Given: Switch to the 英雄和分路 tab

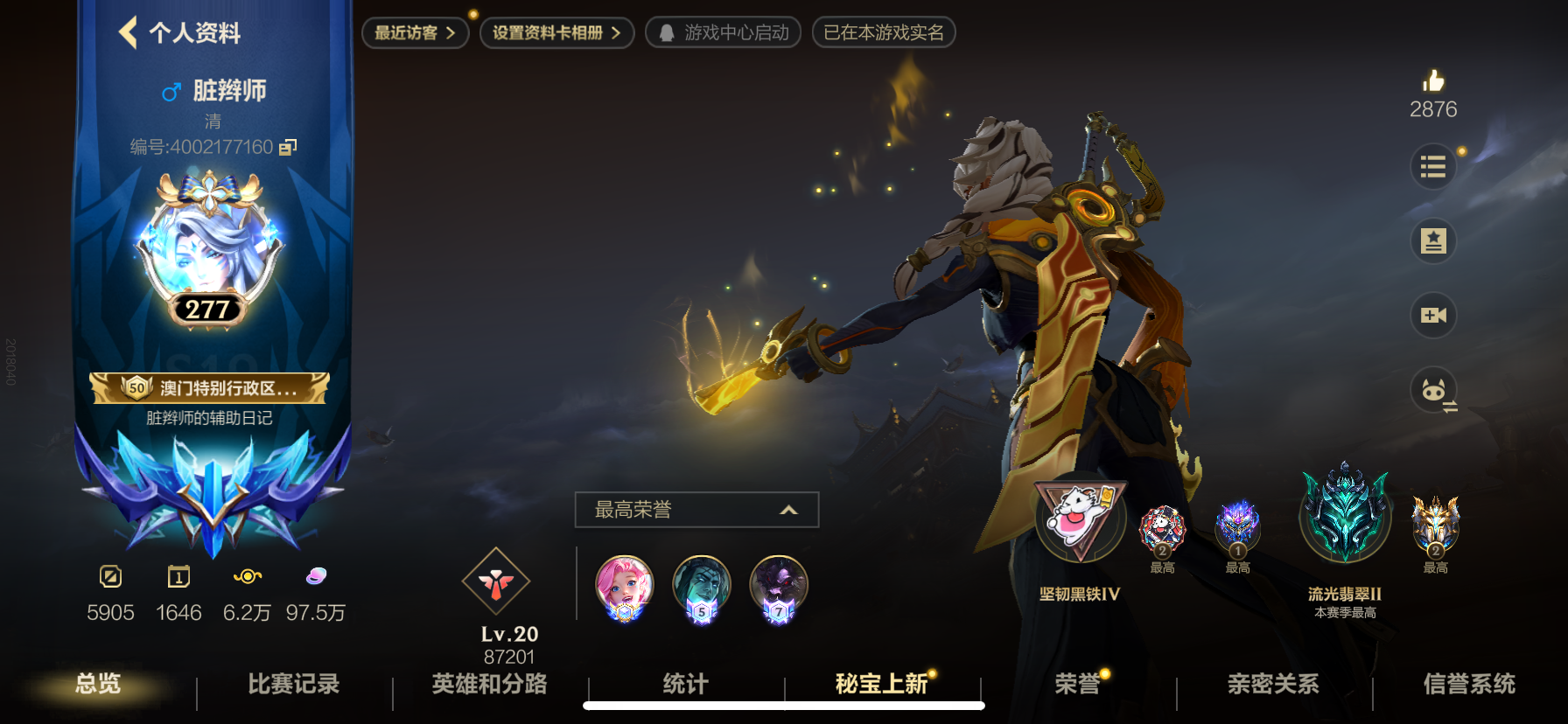Looking at the screenshot, I should click(x=489, y=684).
